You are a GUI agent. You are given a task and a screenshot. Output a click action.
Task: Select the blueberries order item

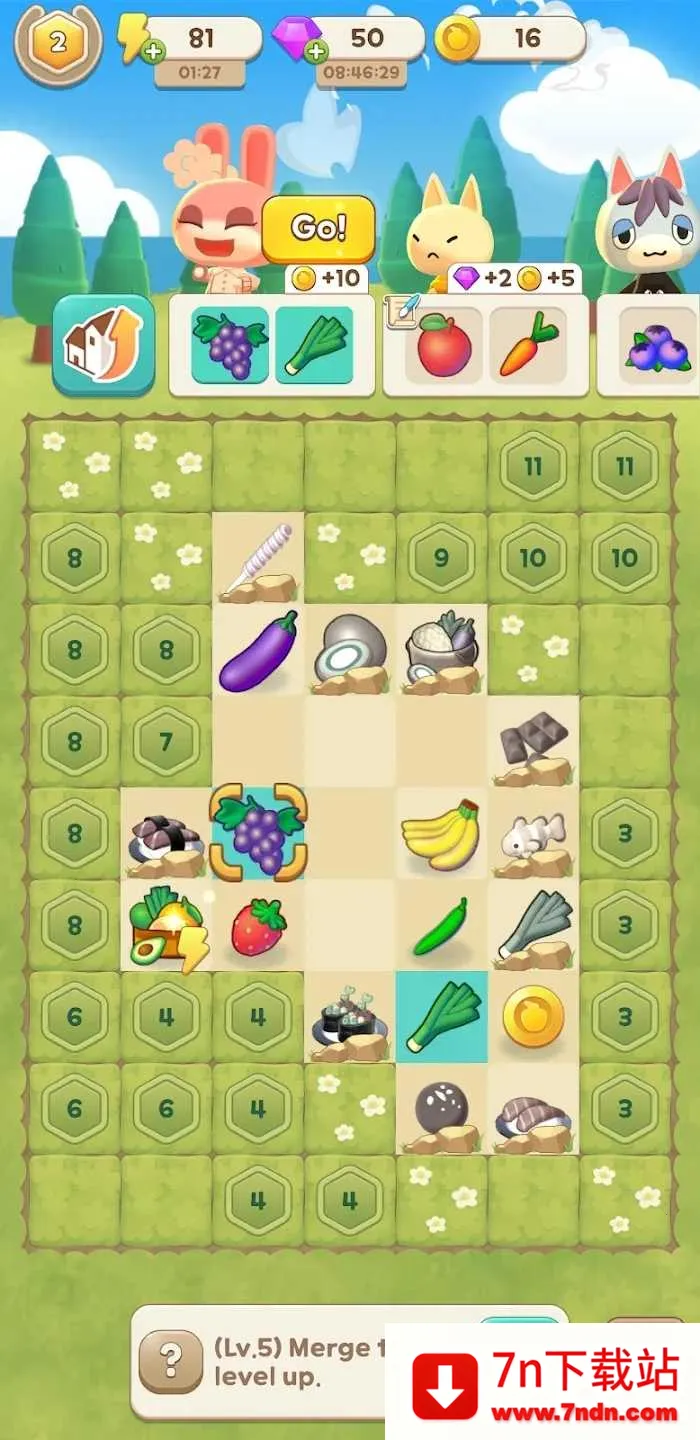(657, 345)
